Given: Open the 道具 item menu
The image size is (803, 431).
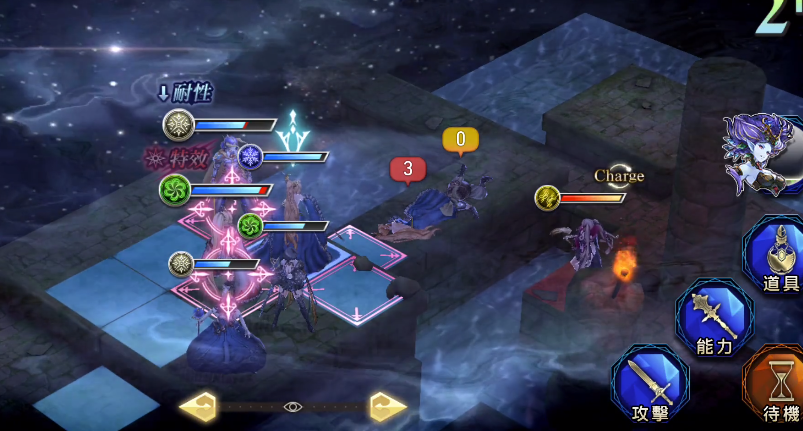Looking at the screenshot, I should pos(777,256).
